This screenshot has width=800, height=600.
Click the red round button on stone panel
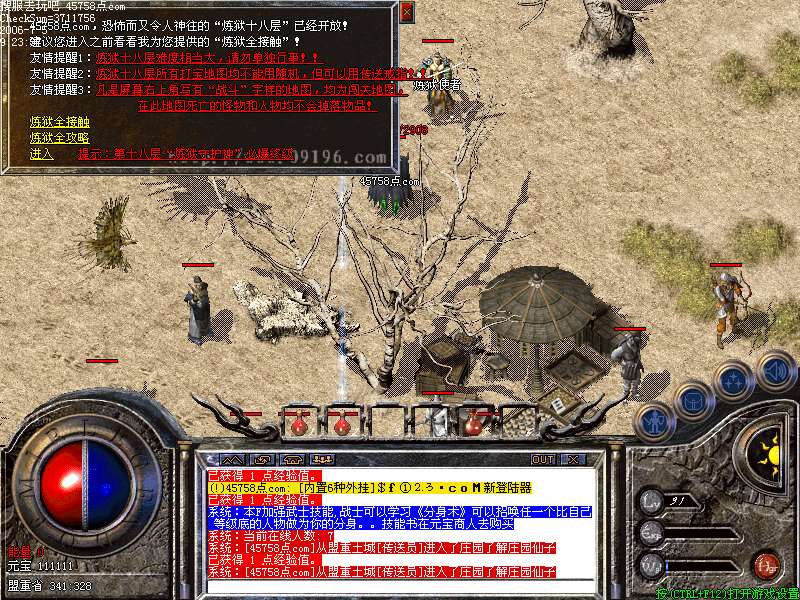click(766, 564)
